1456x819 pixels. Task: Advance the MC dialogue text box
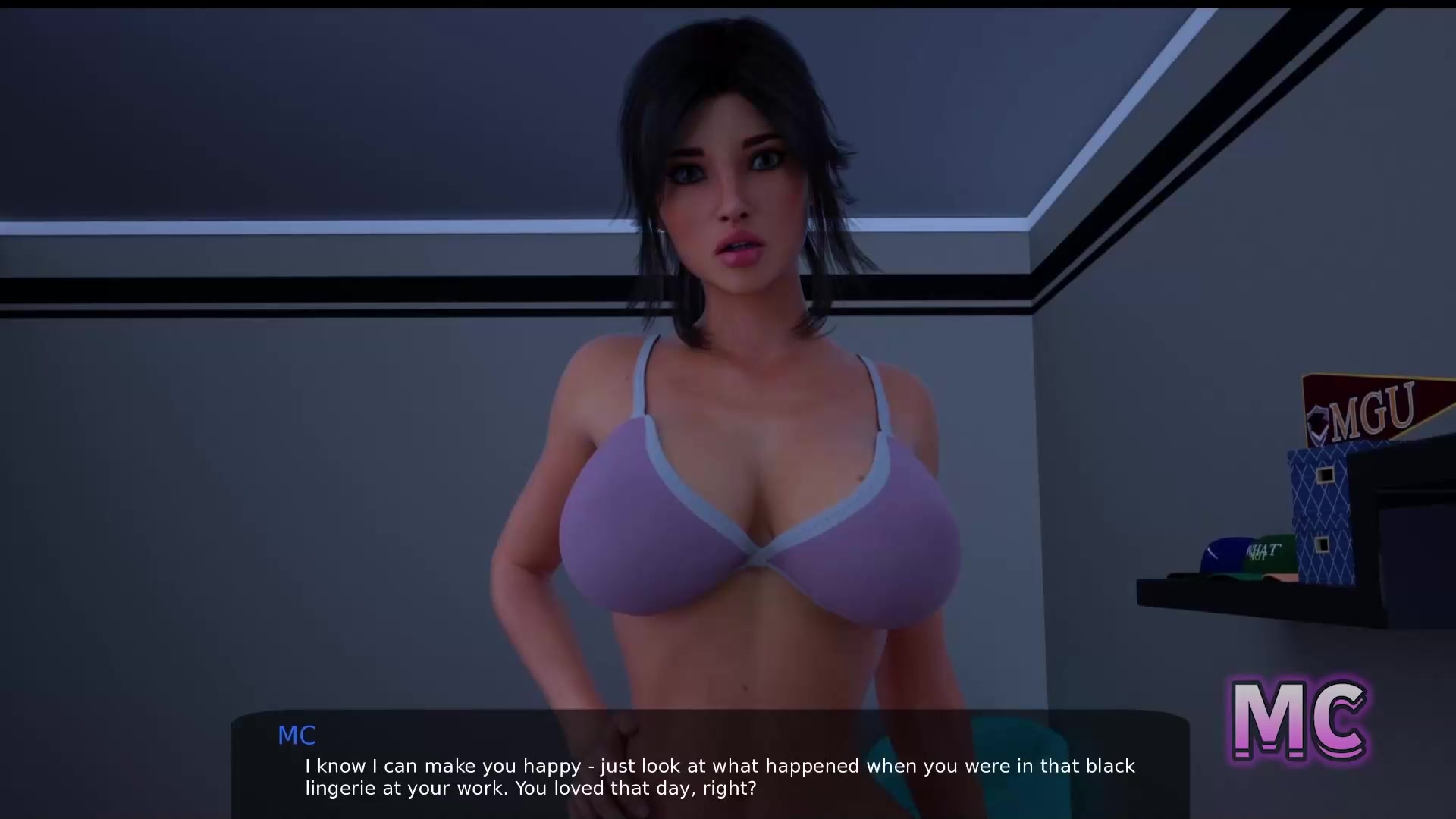coord(710,766)
